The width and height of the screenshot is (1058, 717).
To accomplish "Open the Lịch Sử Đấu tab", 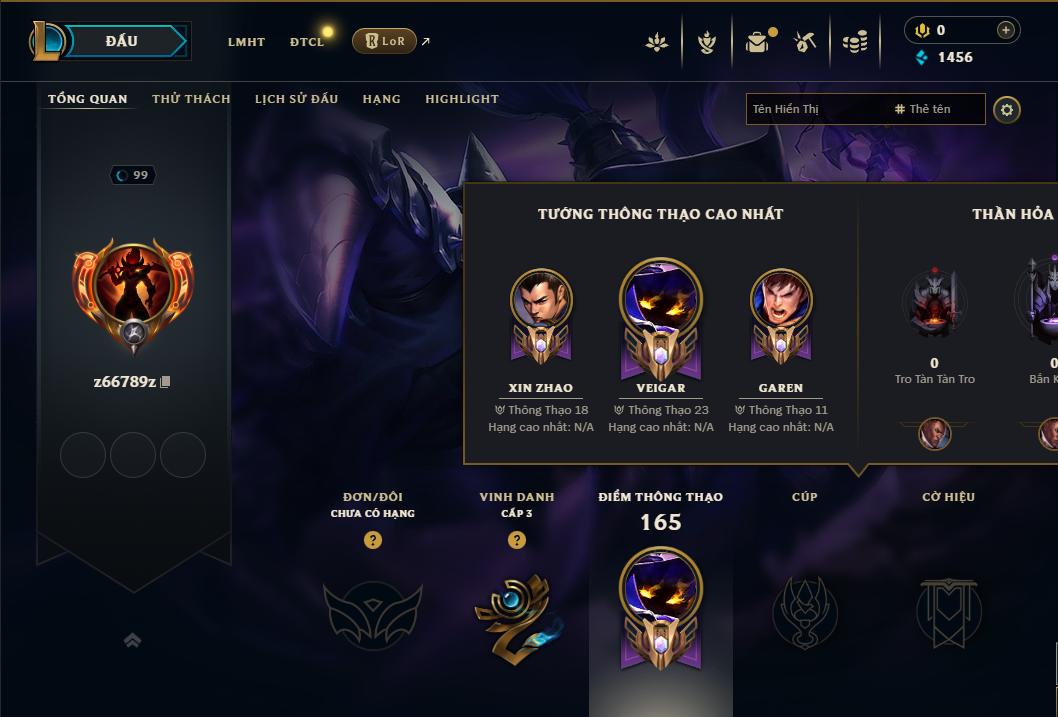I will pyautogui.click(x=296, y=99).
